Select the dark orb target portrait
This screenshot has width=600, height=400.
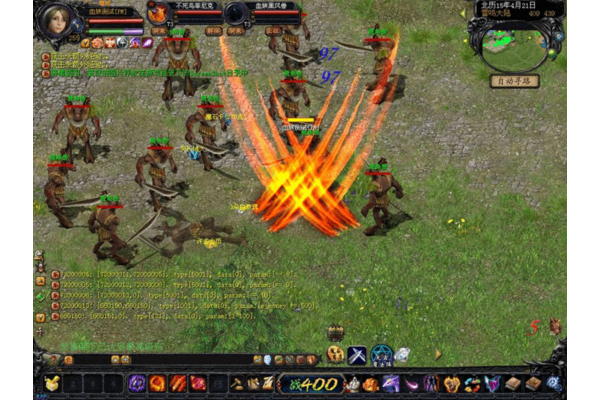pos(236,13)
